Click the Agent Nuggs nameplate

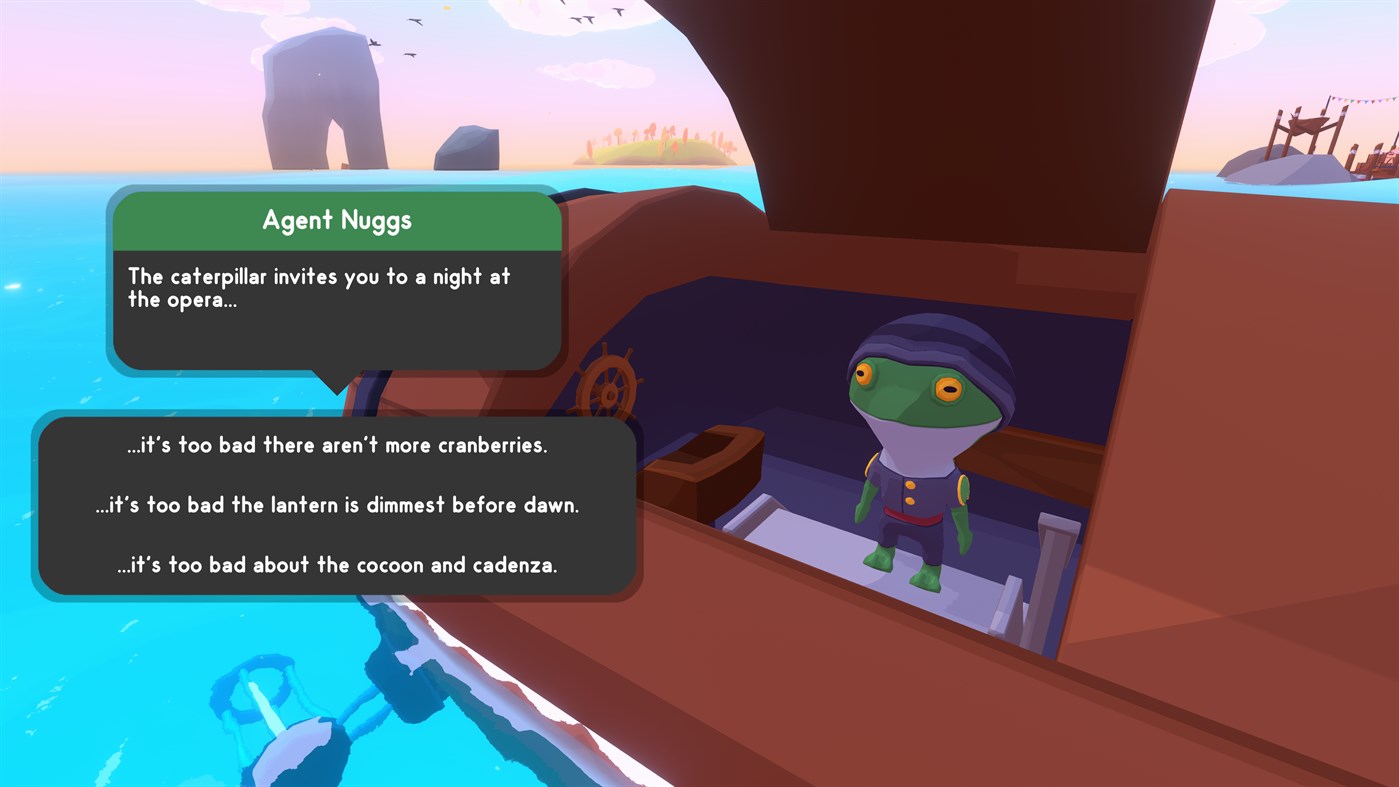(337, 220)
